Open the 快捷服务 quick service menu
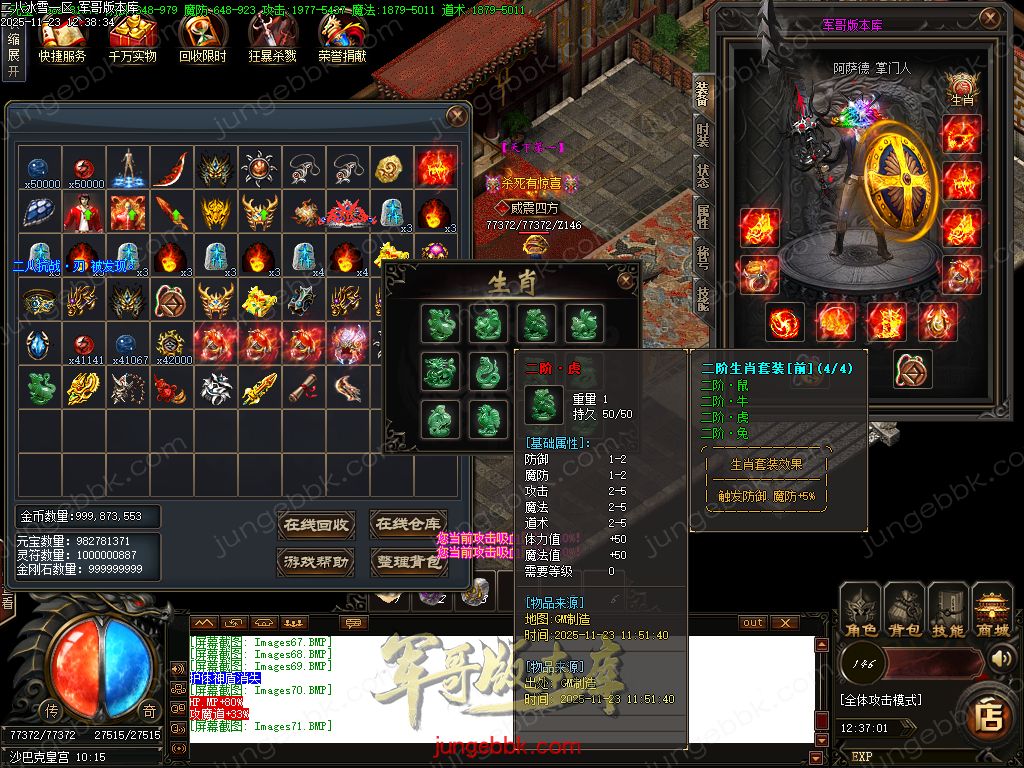This screenshot has width=1024, height=768. pos(62,40)
